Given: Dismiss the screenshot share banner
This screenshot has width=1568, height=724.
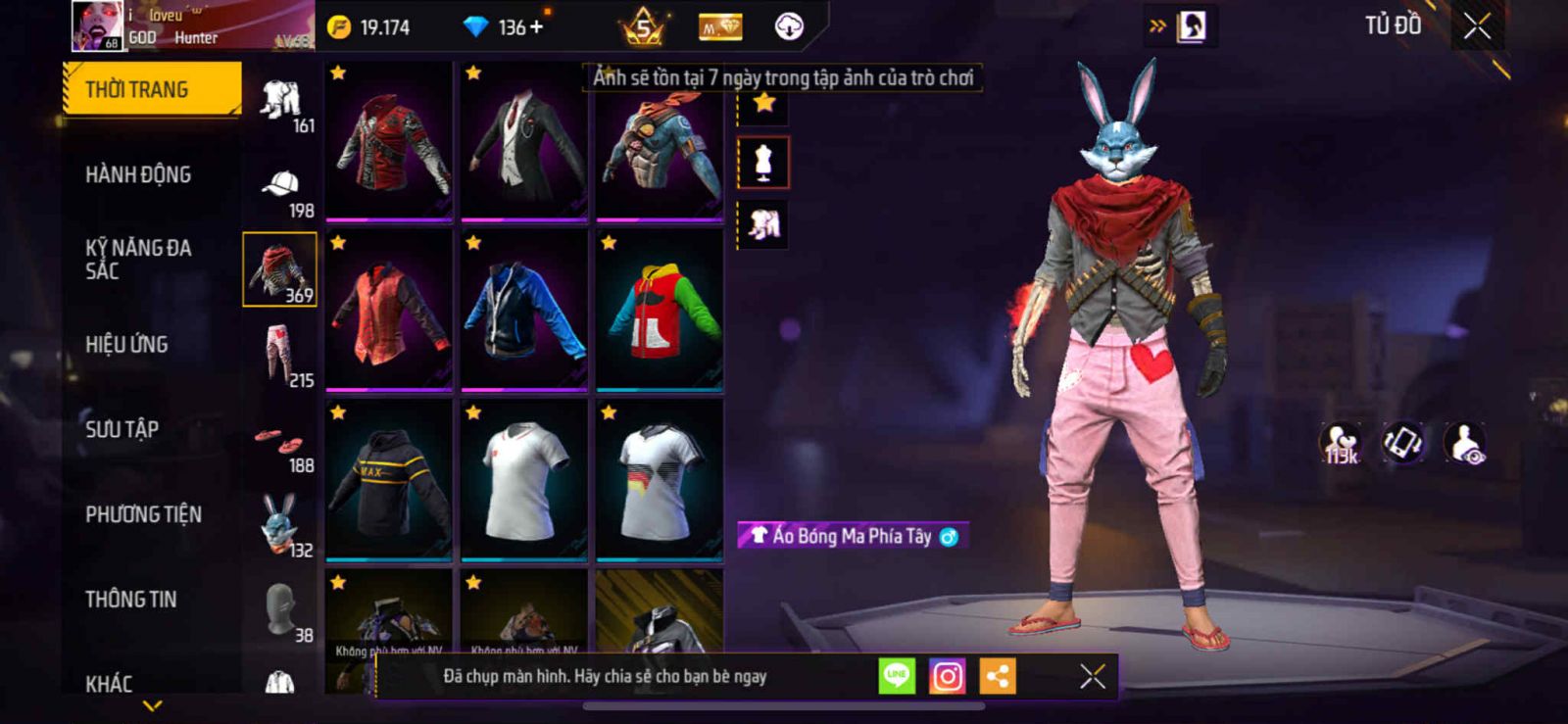Looking at the screenshot, I should tap(1092, 676).
